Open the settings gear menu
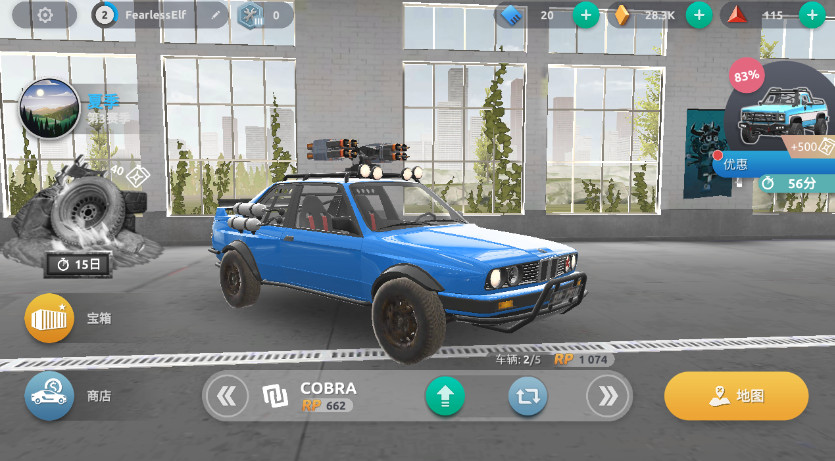 (45, 15)
